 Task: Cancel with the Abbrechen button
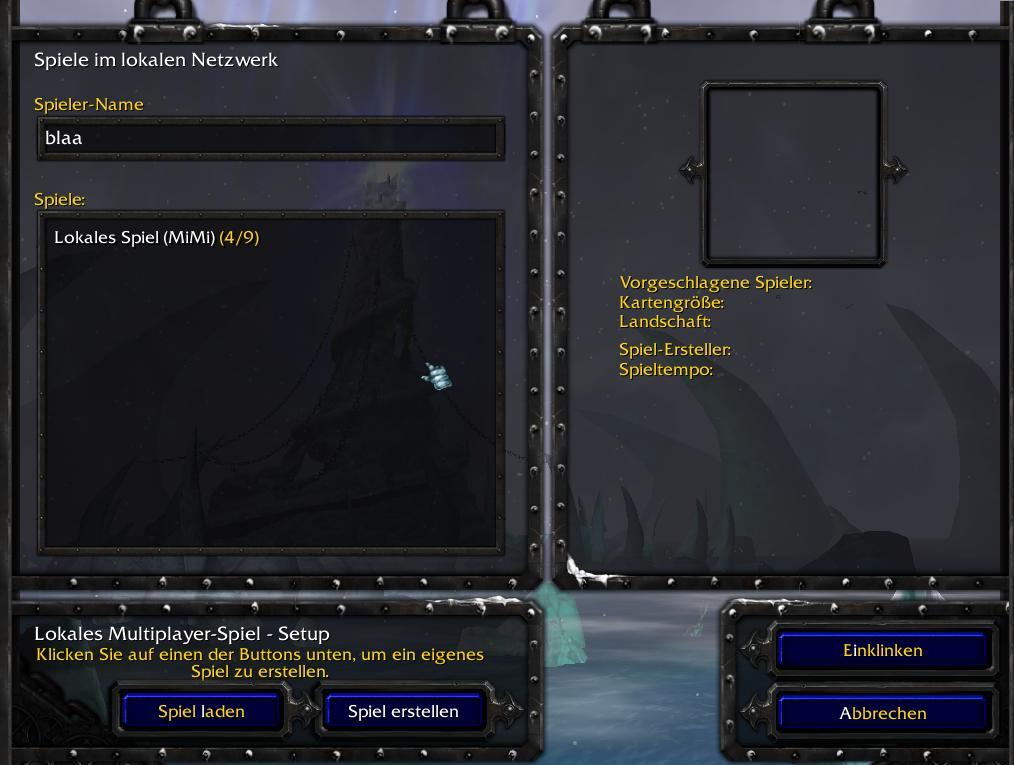tap(882, 714)
